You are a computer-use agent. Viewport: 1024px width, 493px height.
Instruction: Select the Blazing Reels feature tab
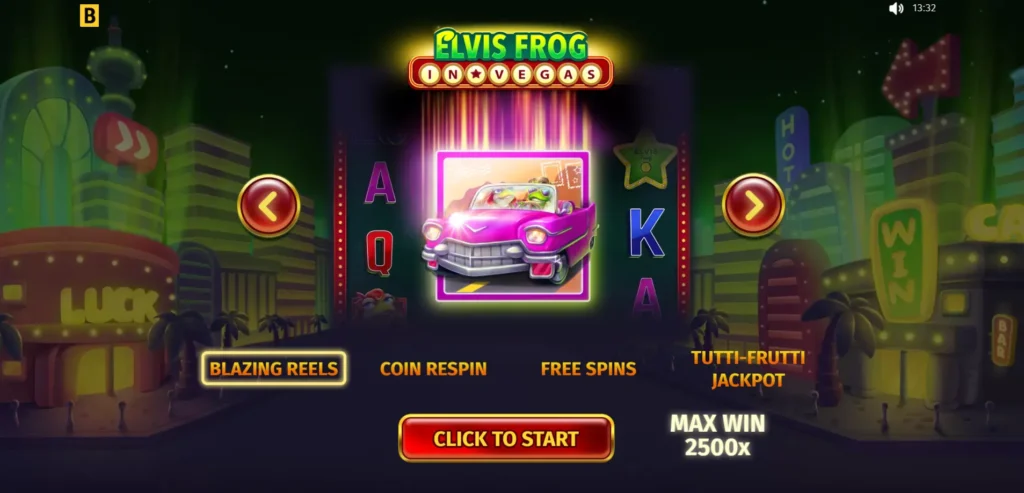coord(273,368)
